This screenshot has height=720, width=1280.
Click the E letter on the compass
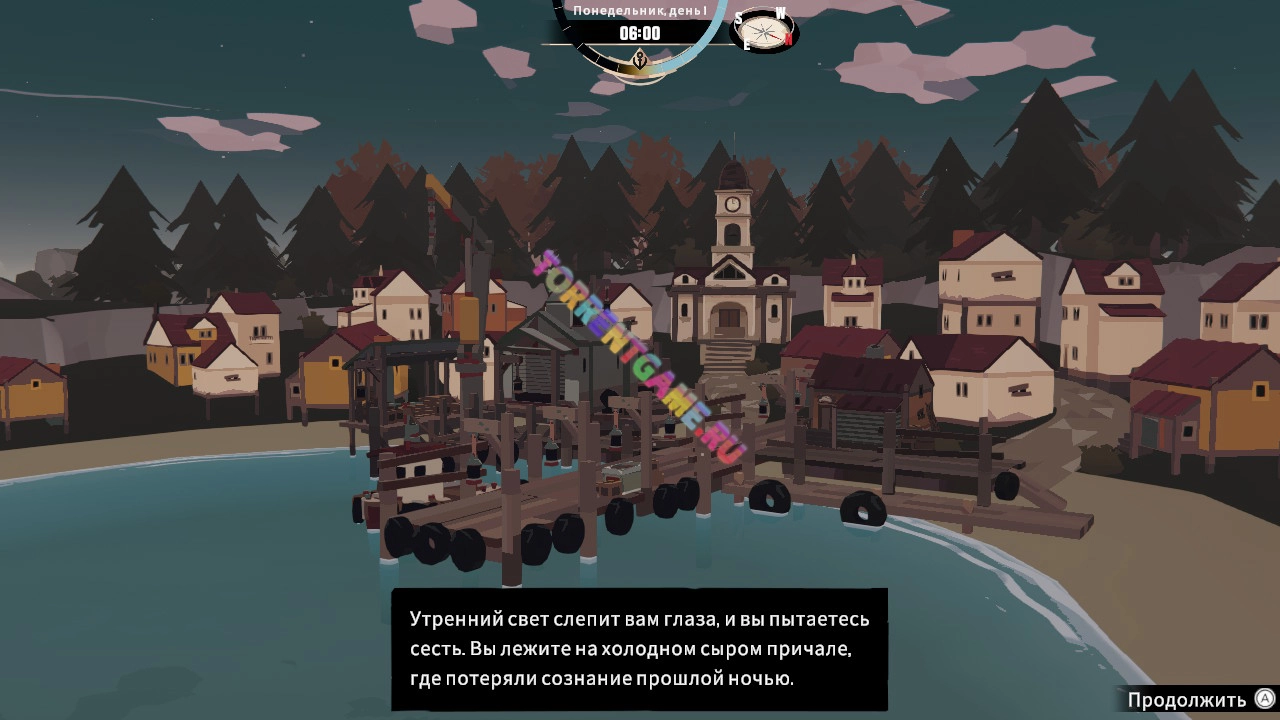747,44
